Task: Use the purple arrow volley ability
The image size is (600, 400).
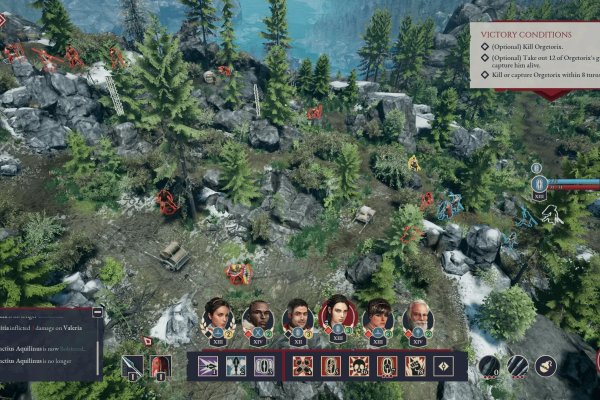Action: click(208, 366)
